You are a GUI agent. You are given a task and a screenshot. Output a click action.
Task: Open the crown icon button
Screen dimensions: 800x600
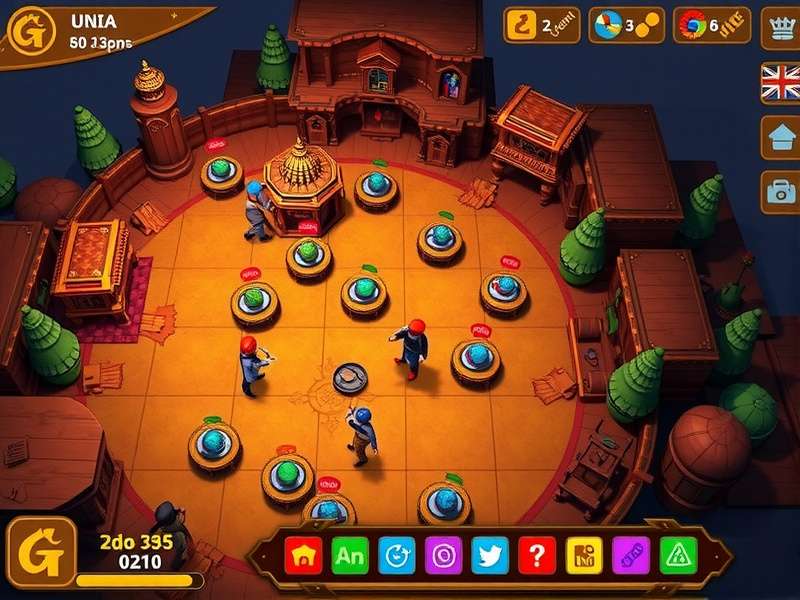pos(780,27)
